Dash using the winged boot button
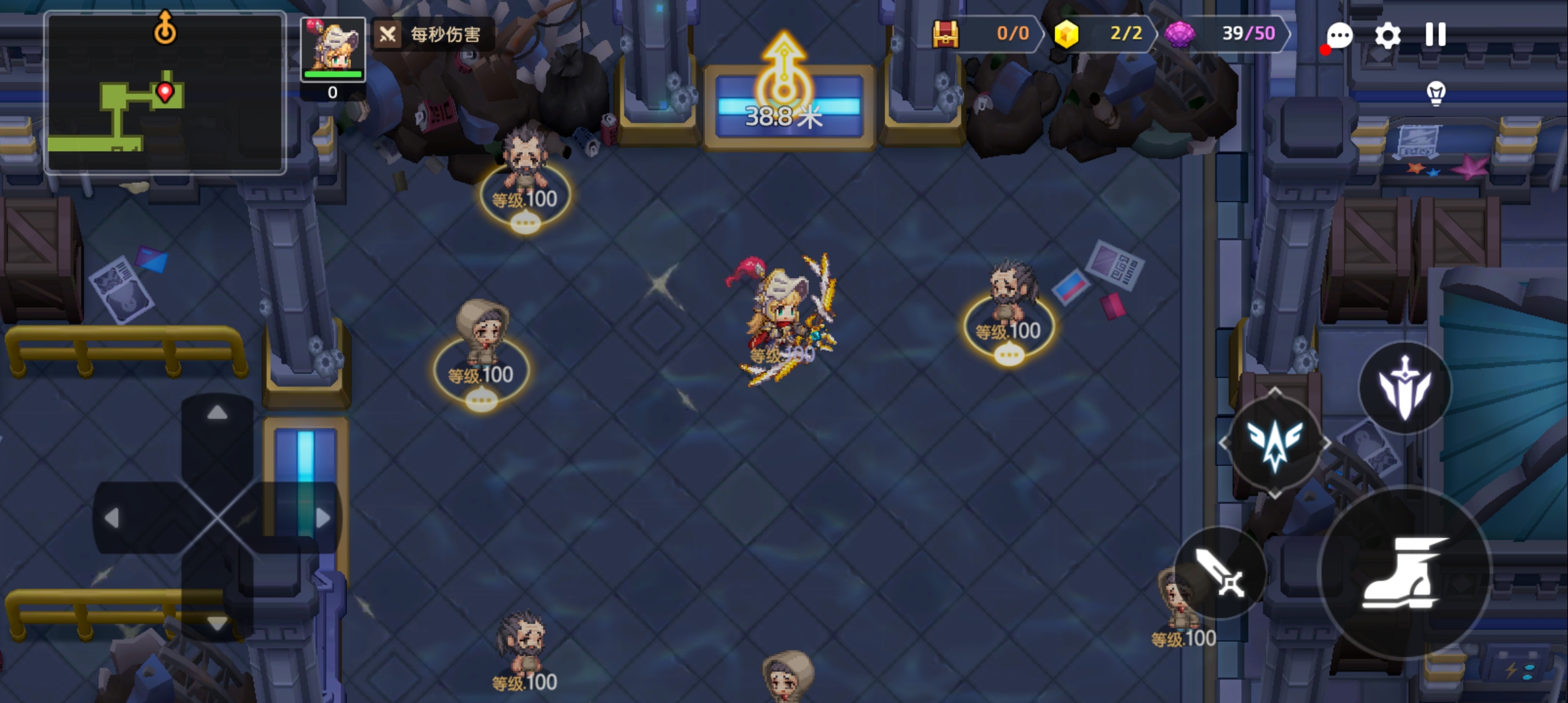Viewport: 1568px width, 703px height. click(1405, 573)
